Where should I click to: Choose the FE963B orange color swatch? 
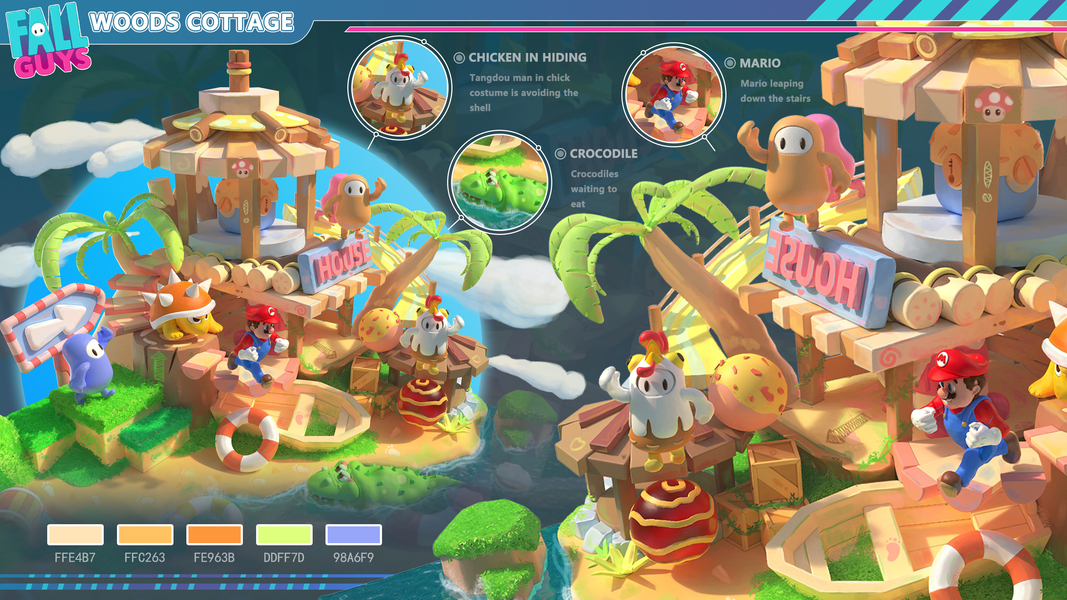(x=214, y=535)
